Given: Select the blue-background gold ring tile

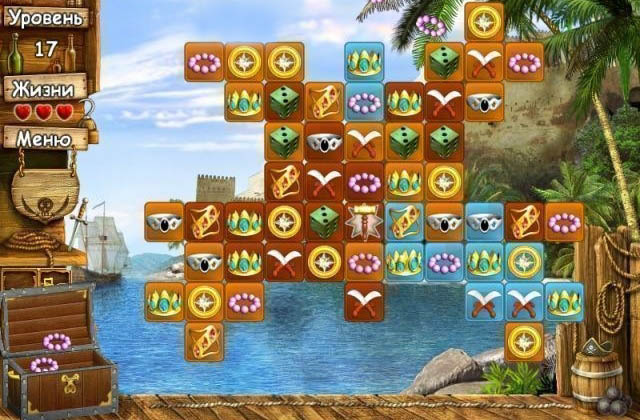Looking at the screenshot, I should click(x=404, y=222).
